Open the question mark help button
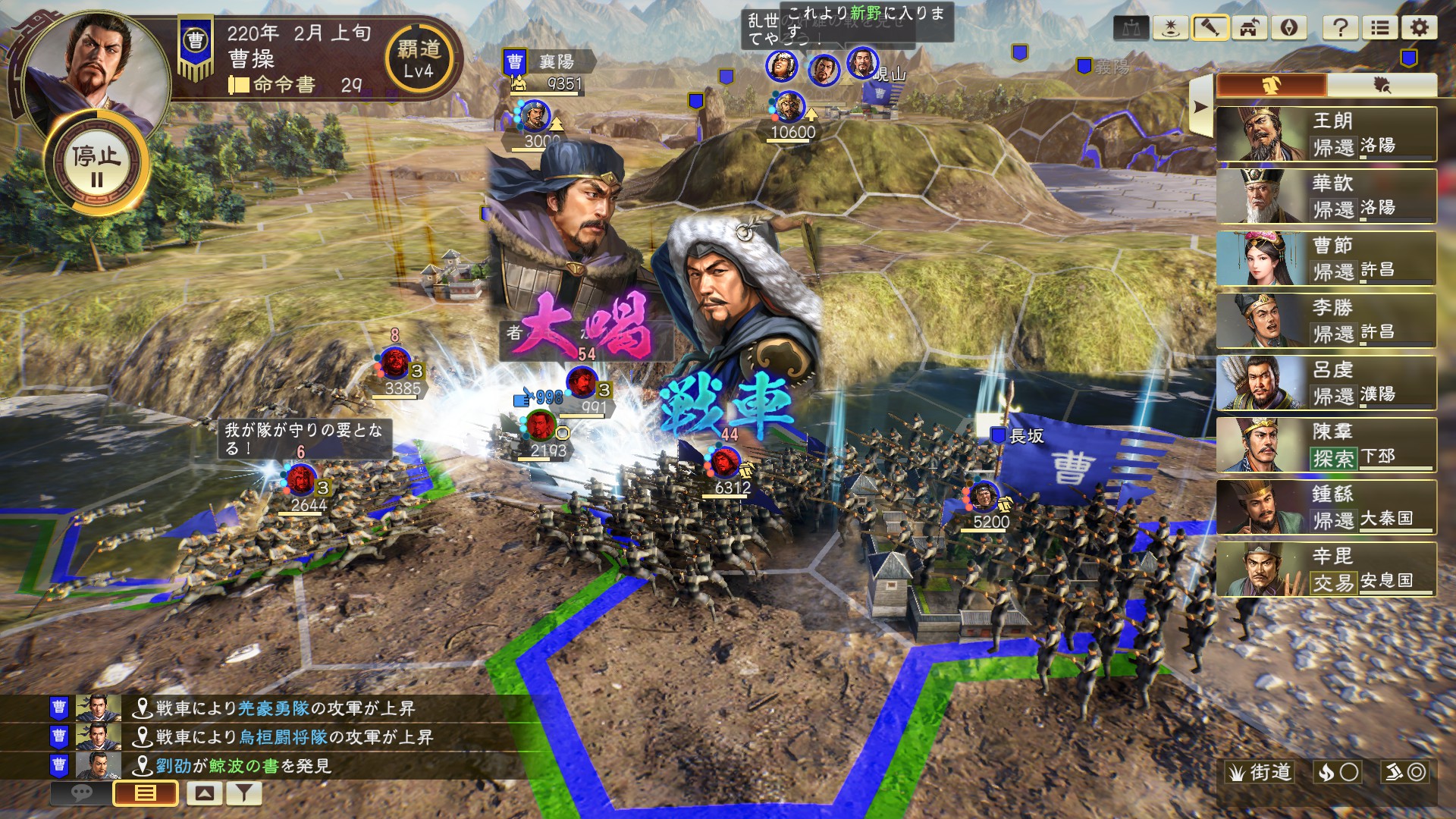Screen dimensions: 1456x819 tap(1340, 28)
